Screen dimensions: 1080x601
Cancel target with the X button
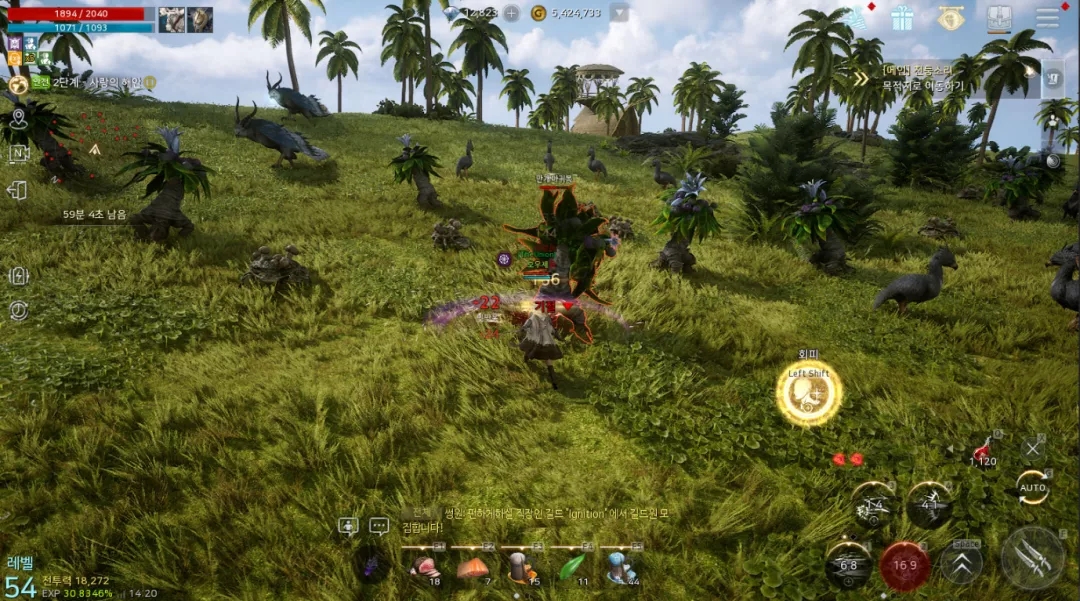[1032, 449]
